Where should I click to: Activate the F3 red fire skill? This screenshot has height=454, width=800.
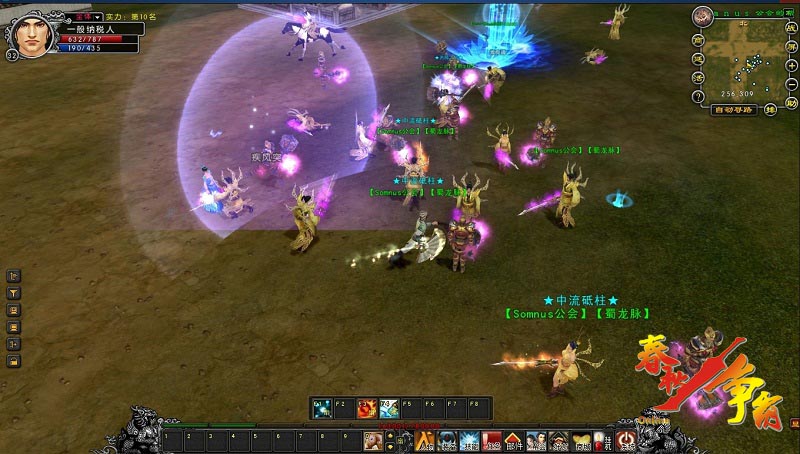[367, 408]
